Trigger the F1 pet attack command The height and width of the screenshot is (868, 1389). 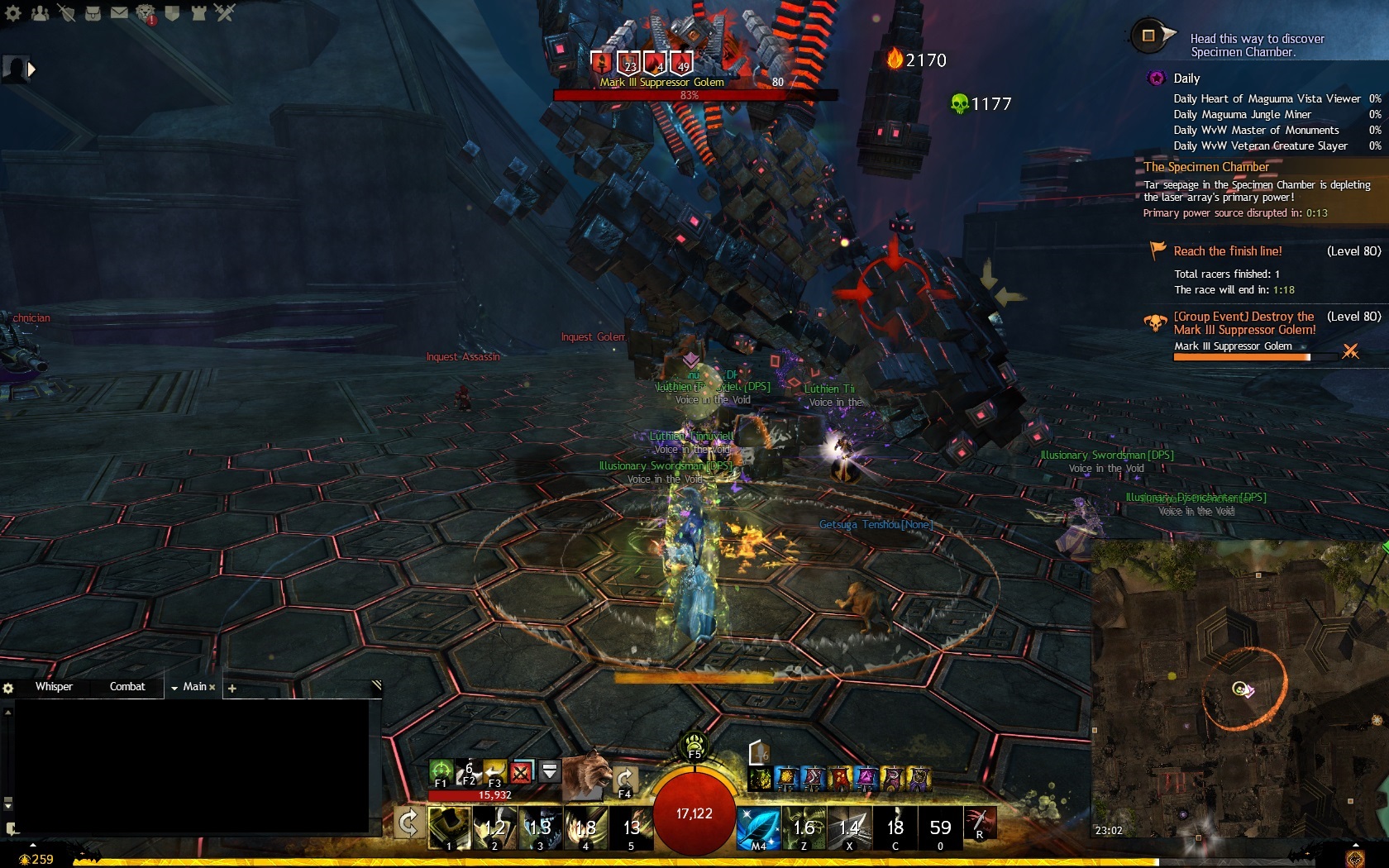click(442, 772)
